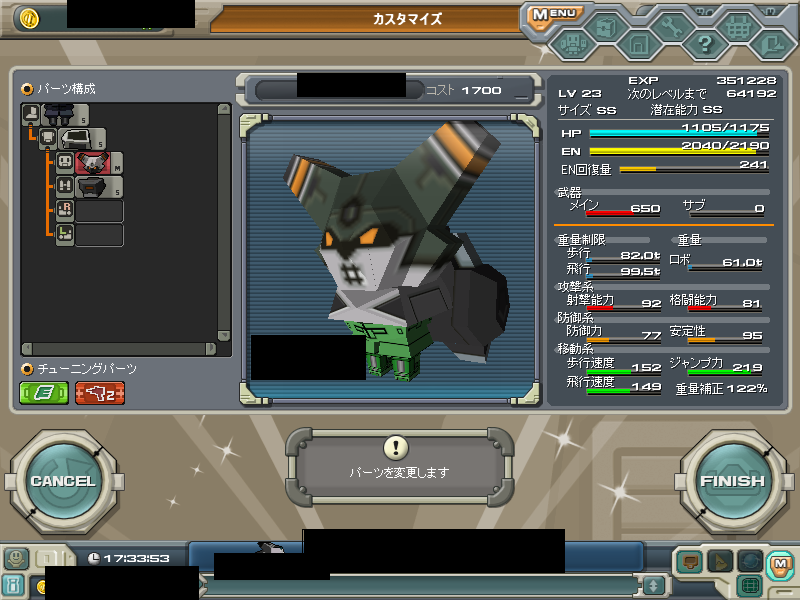Open the orange MENU button

click(x=553, y=14)
